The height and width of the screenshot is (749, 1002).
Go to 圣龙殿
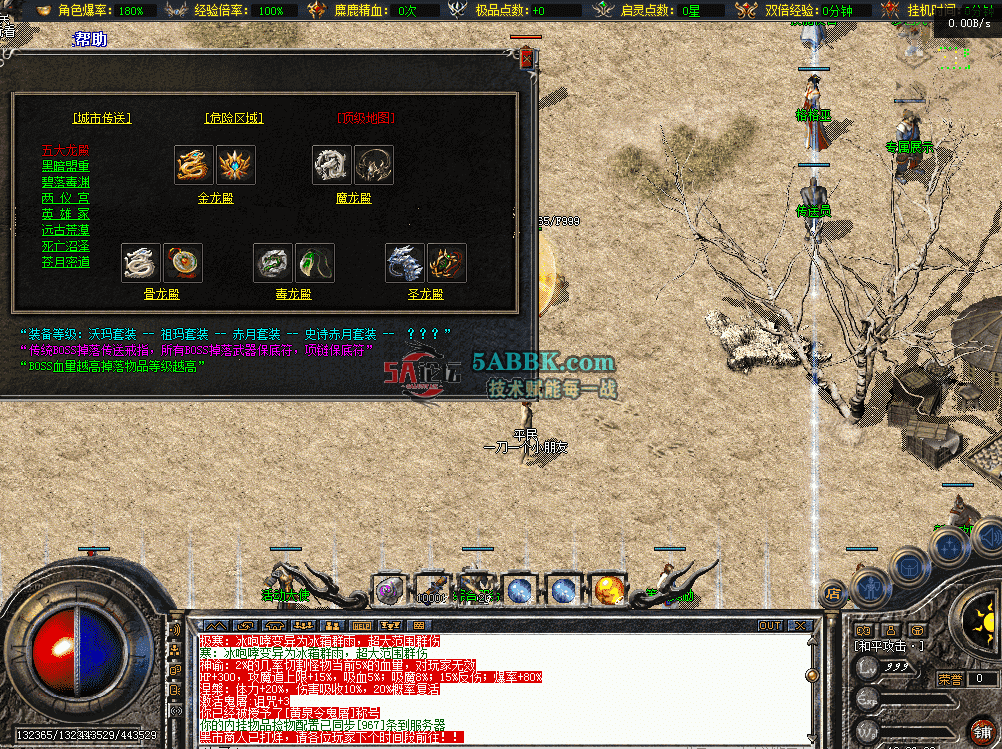pyautogui.click(x=425, y=295)
